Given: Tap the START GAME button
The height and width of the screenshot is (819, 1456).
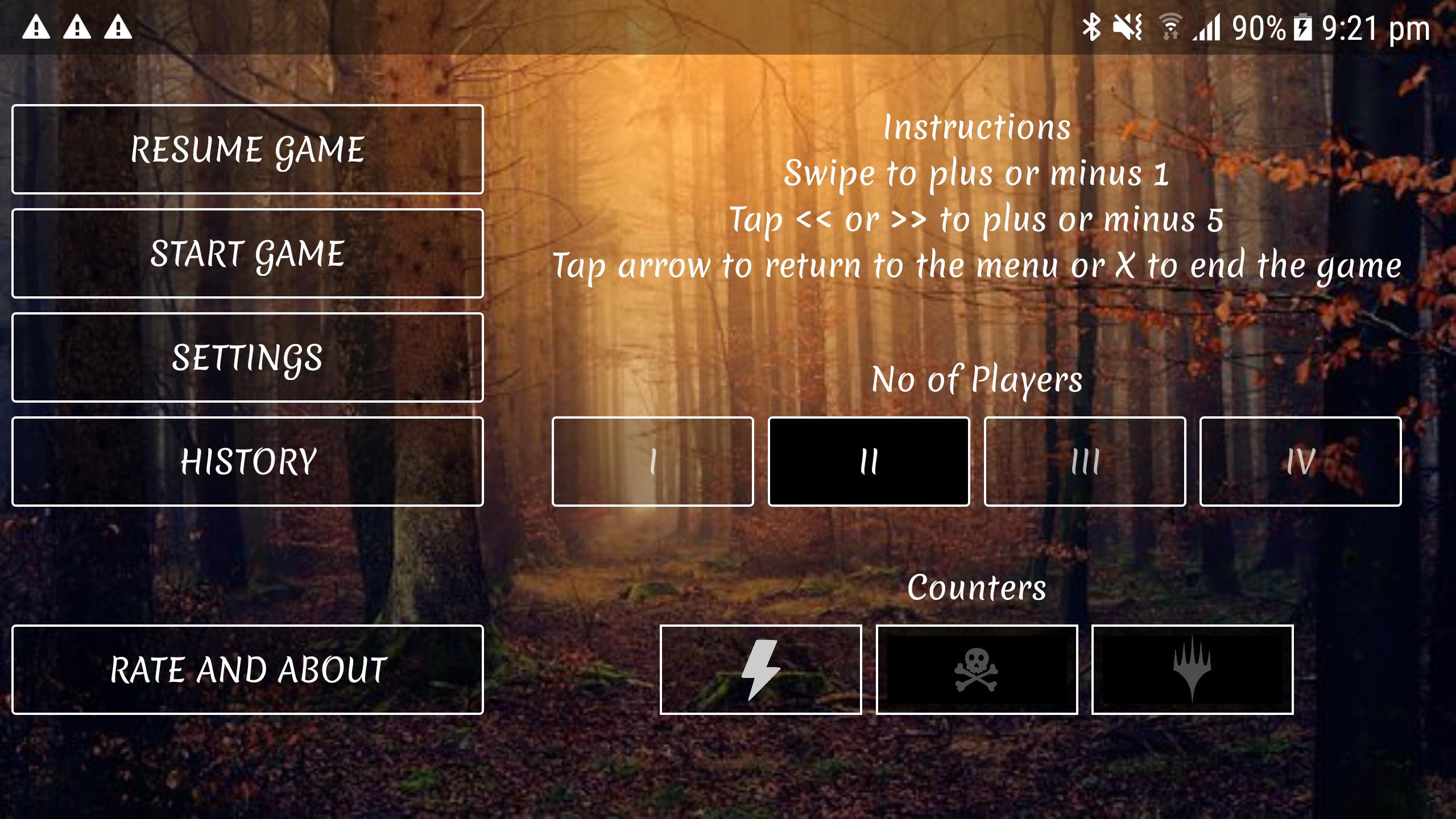Looking at the screenshot, I should 247,253.
